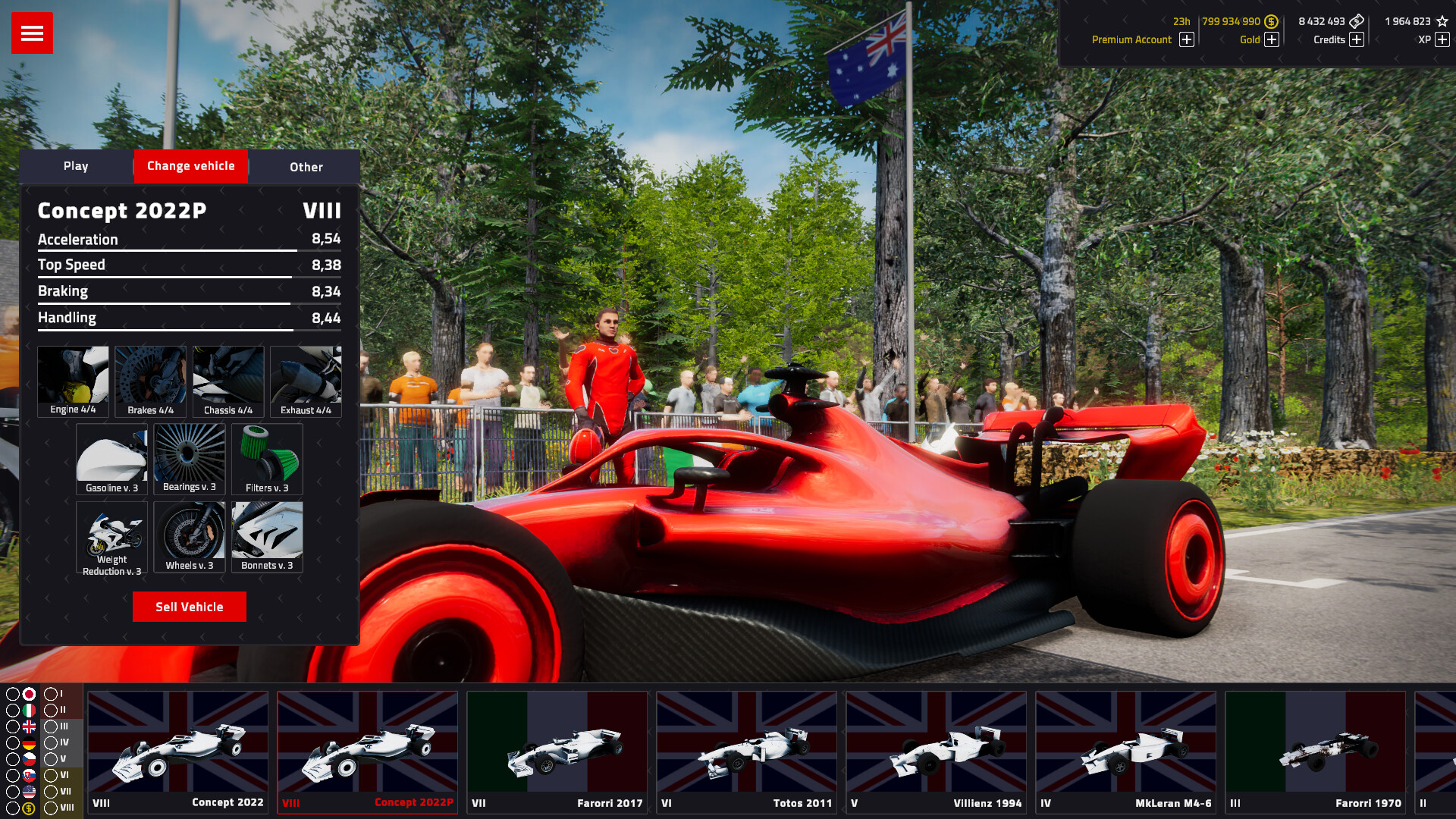Click the chevron left of the Gold counter
Viewport: 1456px width, 819px height.
point(1221,40)
